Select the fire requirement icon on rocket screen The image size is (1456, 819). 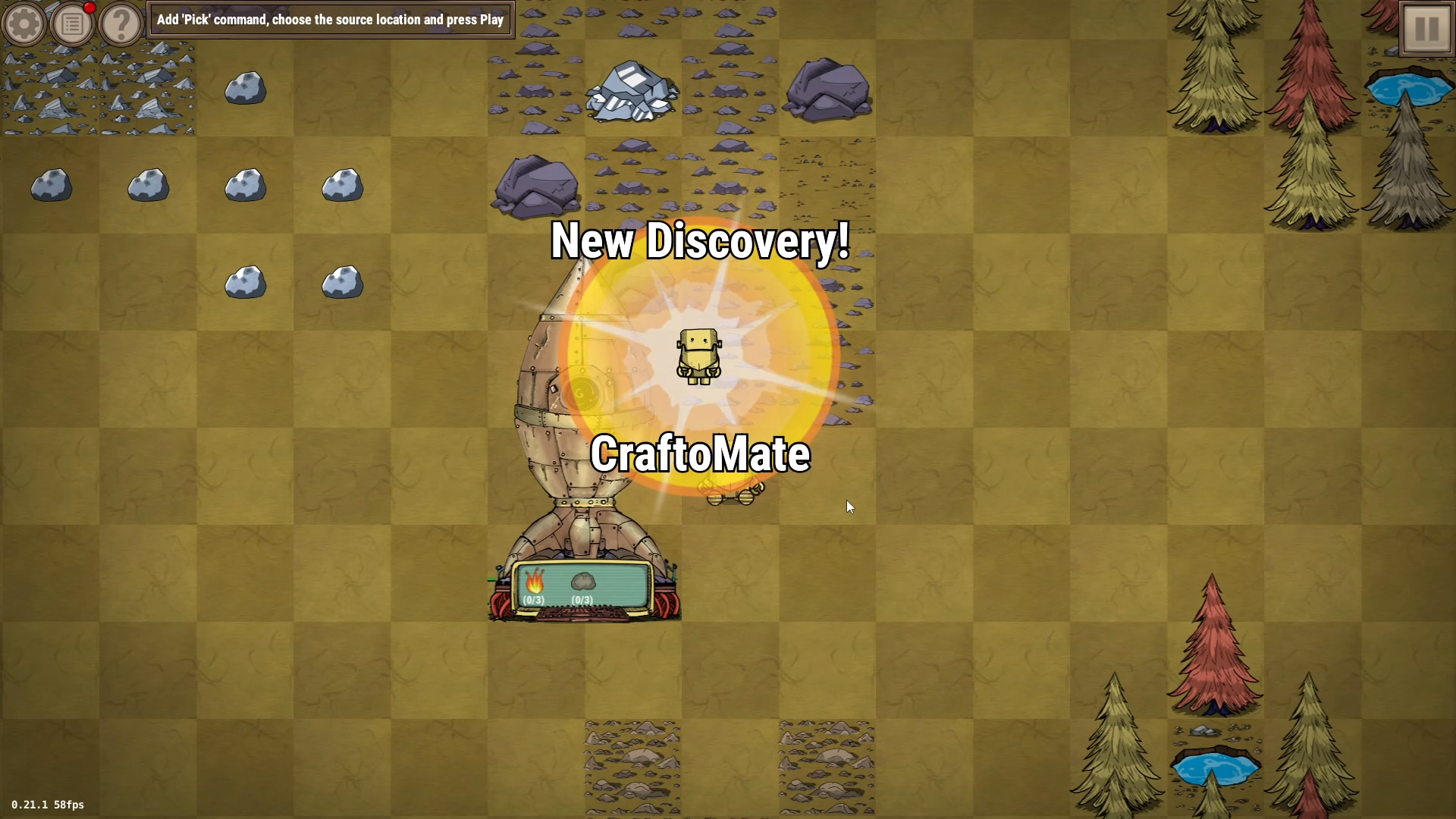pyautogui.click(x=535, y=582)
